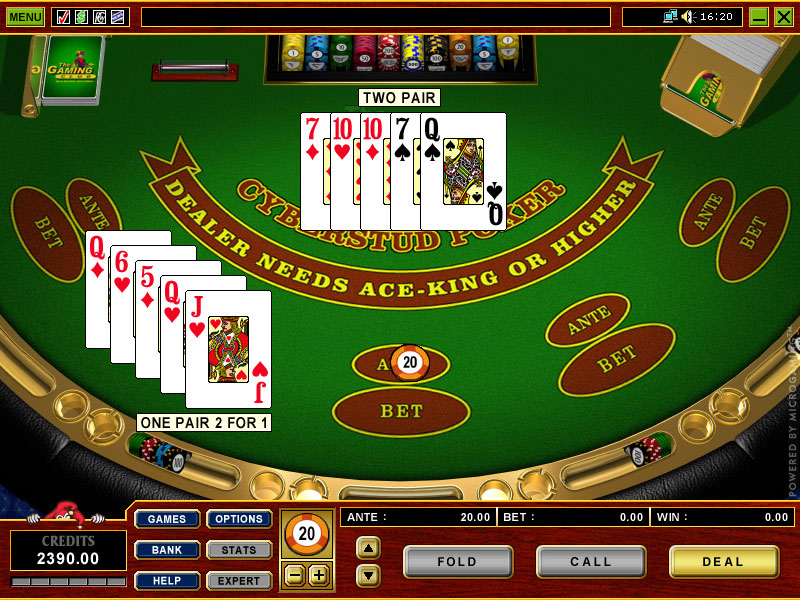Show the STATS panel
This screenshot has width=800, height=600.
coord(239,550)
